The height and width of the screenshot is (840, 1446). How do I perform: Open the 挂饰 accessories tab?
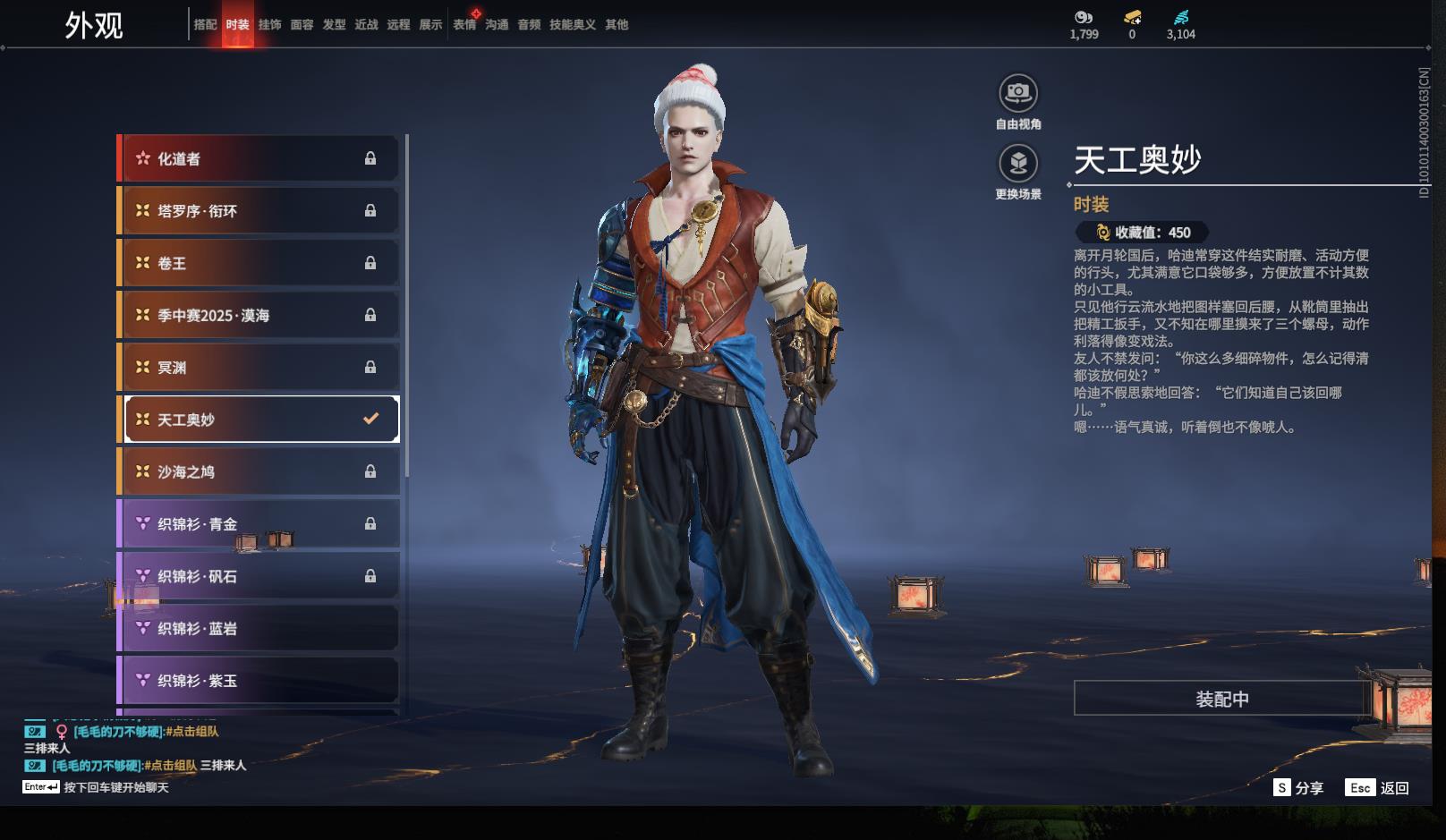pyautogui.click(x=269, y=25)
